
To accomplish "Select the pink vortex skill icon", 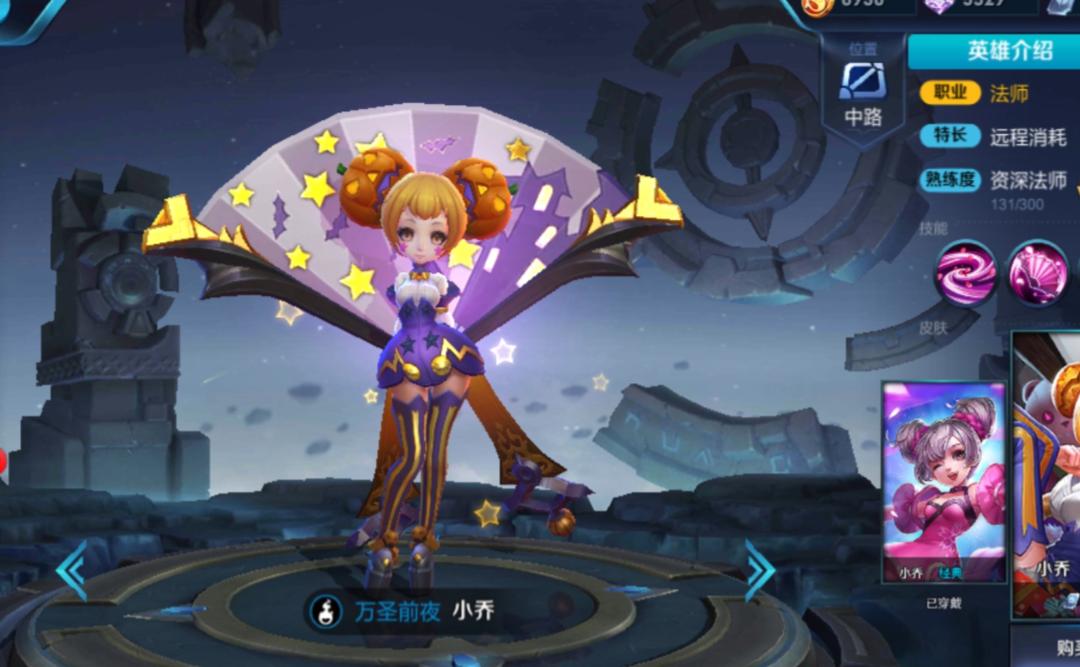I will 966,272.
